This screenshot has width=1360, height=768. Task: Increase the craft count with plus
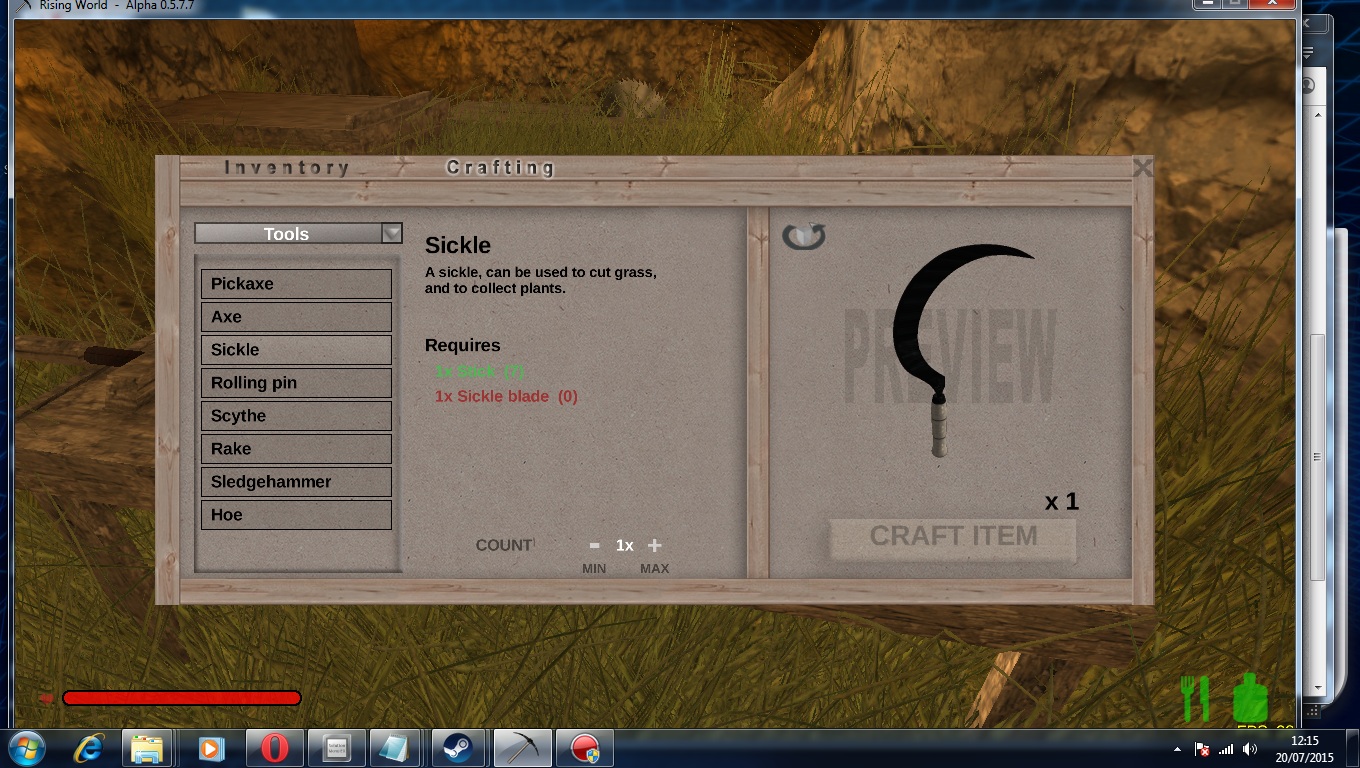[655, 545]
